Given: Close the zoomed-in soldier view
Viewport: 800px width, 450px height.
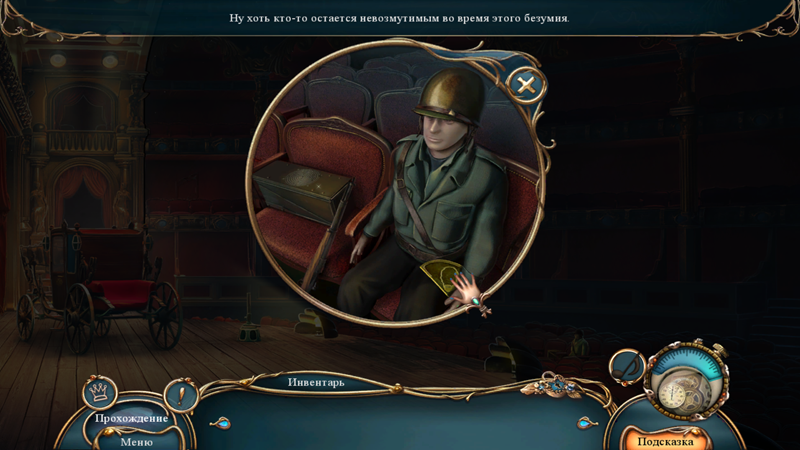Looking at the screenshot, I should click(x=526, y=85).
